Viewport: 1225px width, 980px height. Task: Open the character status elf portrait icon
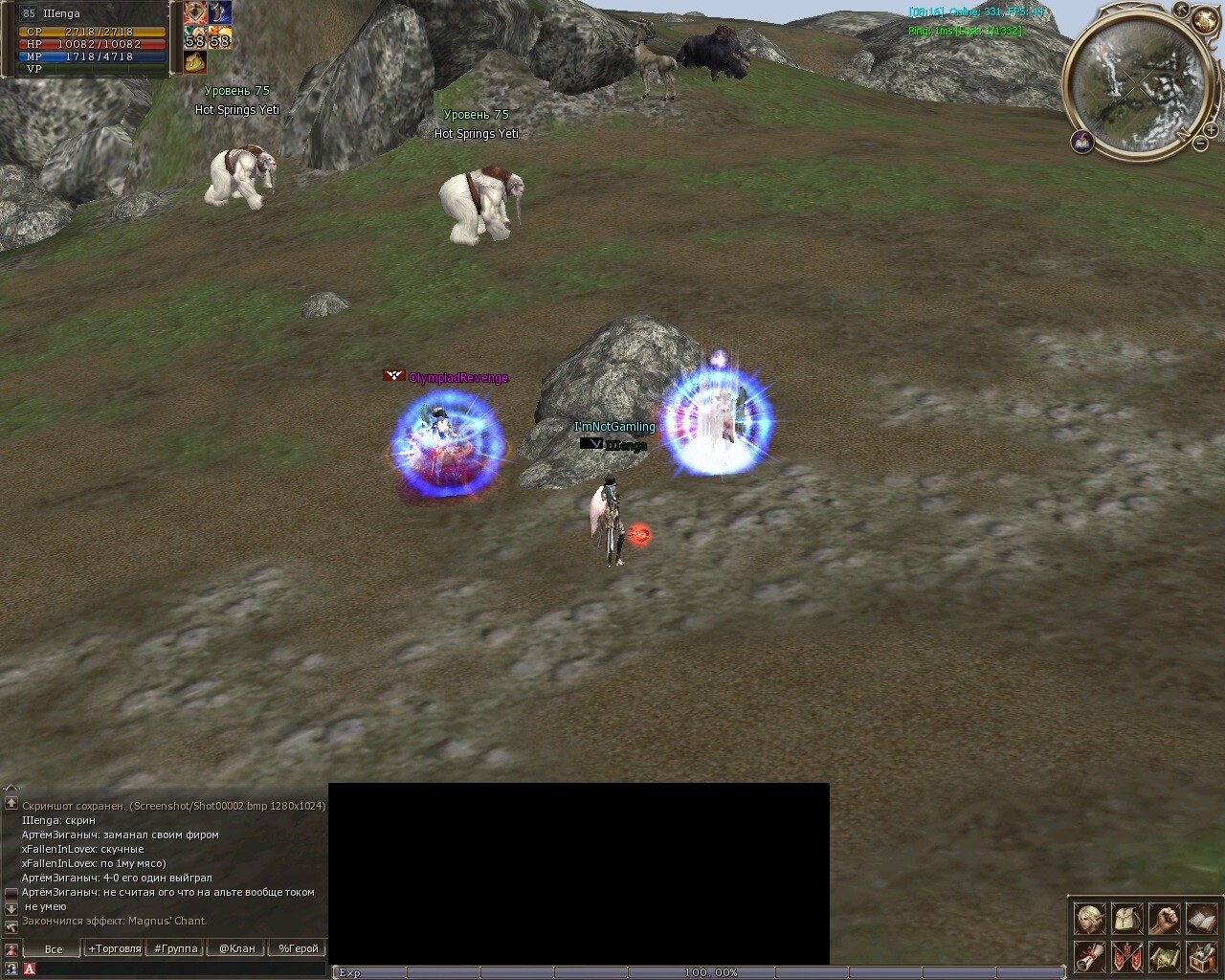point(1089,920)
